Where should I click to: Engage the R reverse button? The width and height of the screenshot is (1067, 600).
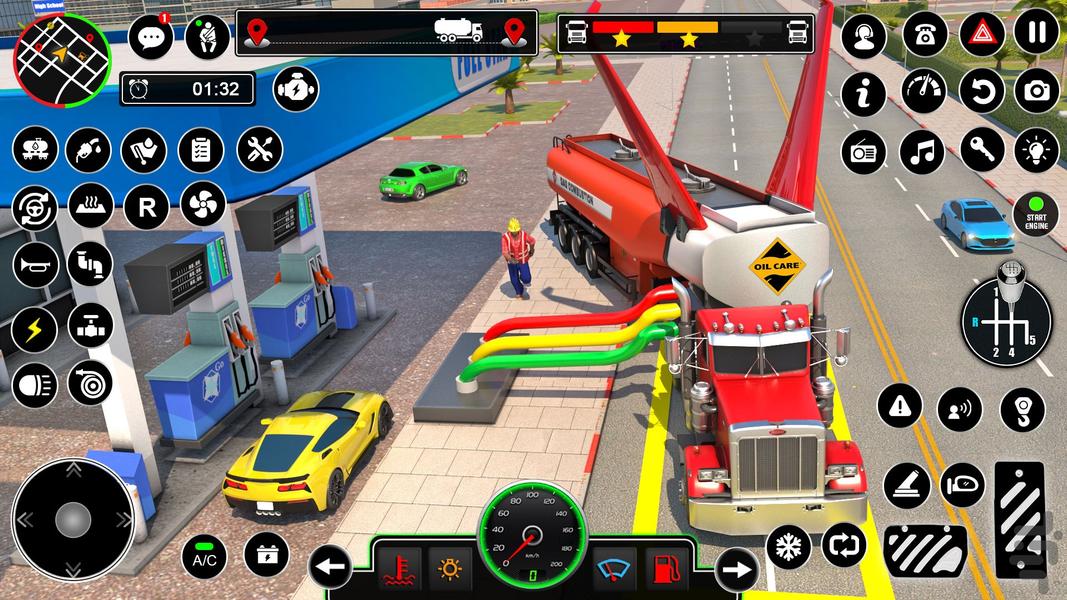point(146,207)
